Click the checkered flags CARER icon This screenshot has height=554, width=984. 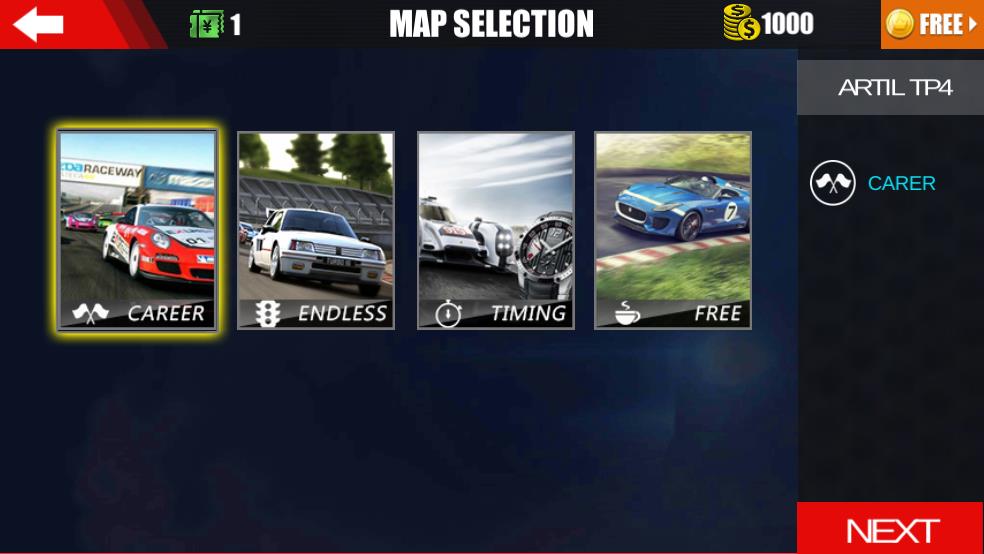tap(833, 183)
